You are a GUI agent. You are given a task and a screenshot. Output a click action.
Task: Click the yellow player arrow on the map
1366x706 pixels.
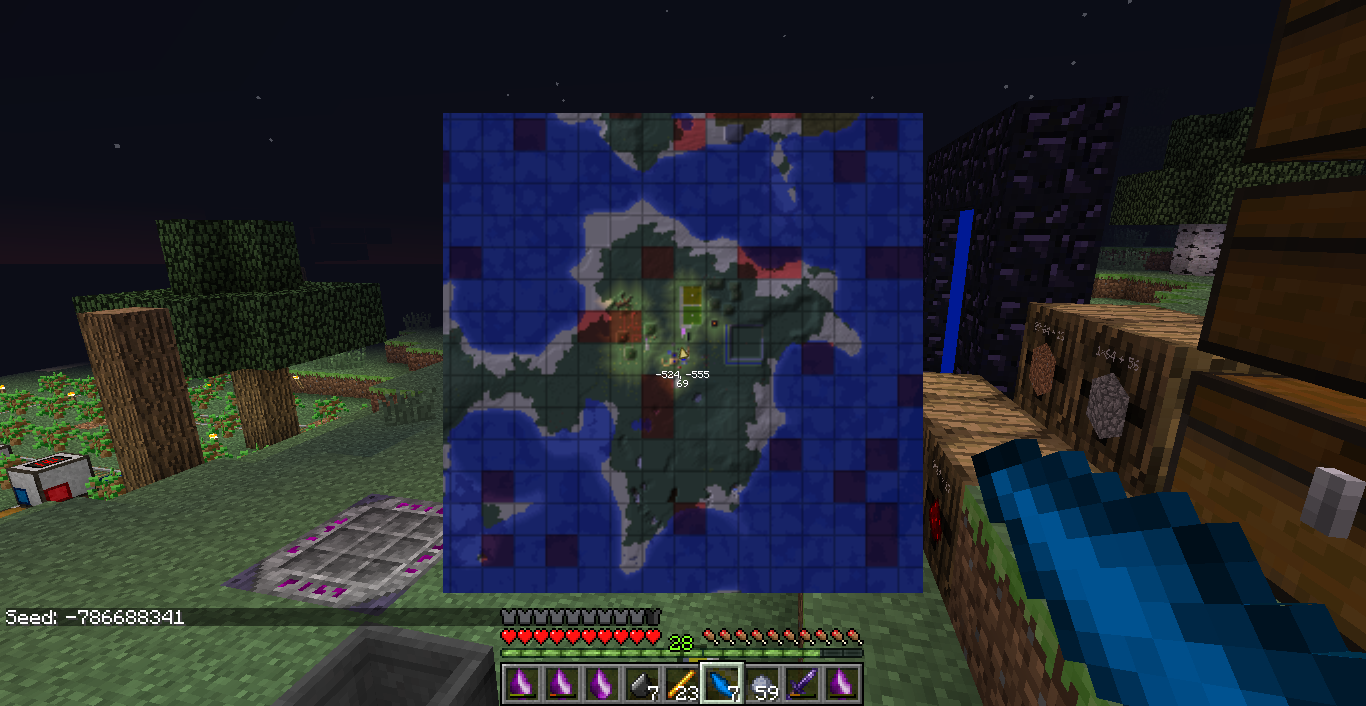[x=683, y=353]
